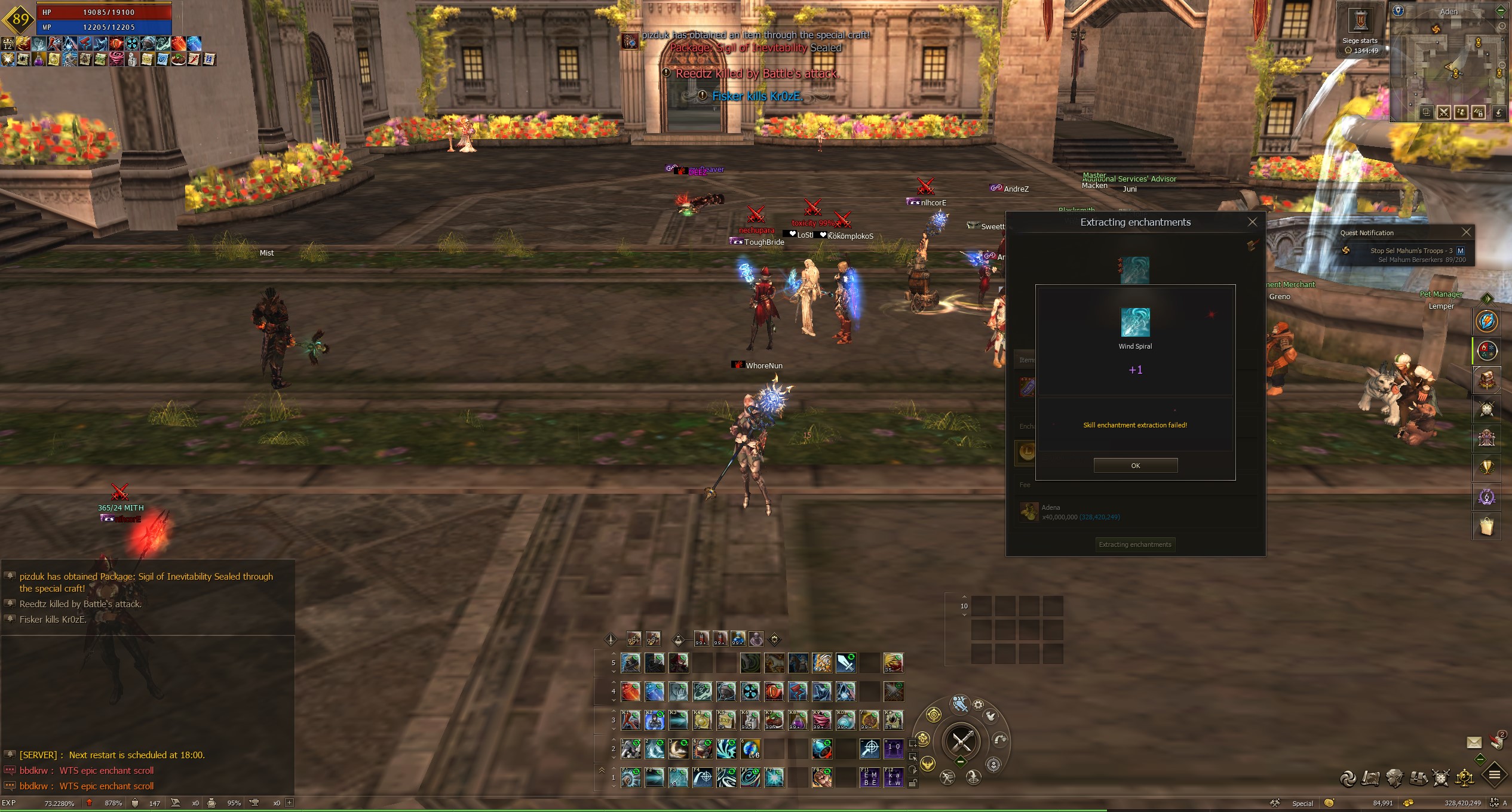Image resolution: width=1512 pixels, height=812 pixels.
Task: Use the K8 purple potion slot
Action: (798, 721)
